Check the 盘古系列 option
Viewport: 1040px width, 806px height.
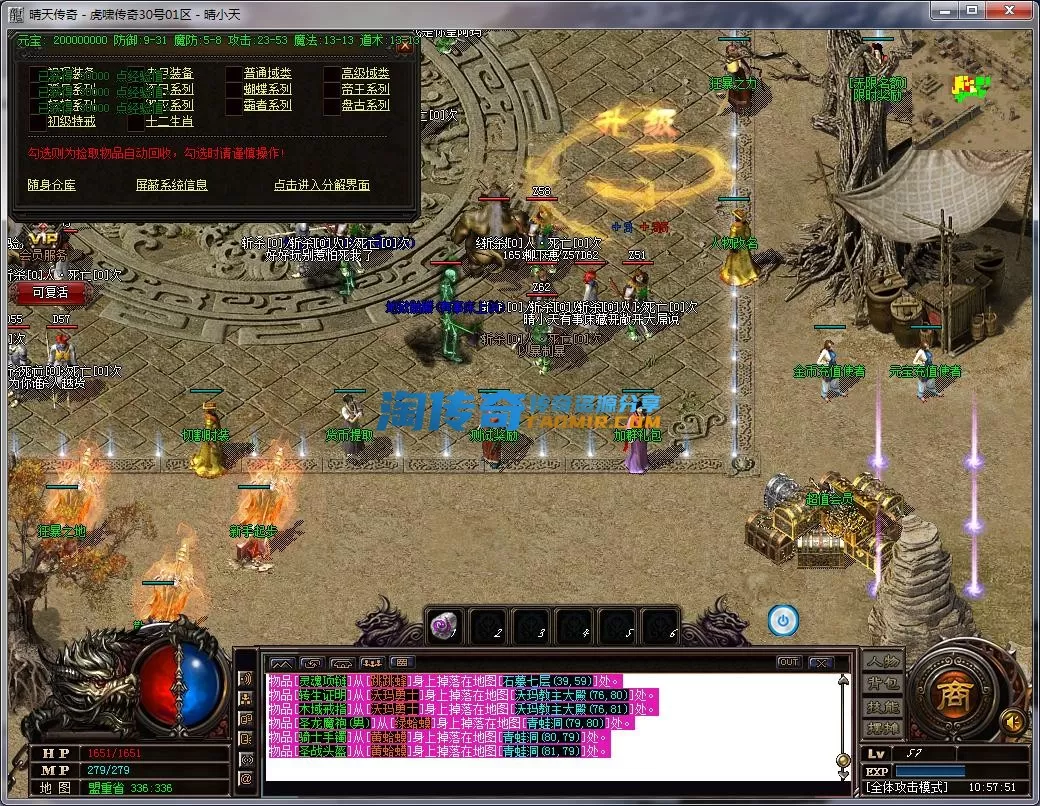pos(332,105)
